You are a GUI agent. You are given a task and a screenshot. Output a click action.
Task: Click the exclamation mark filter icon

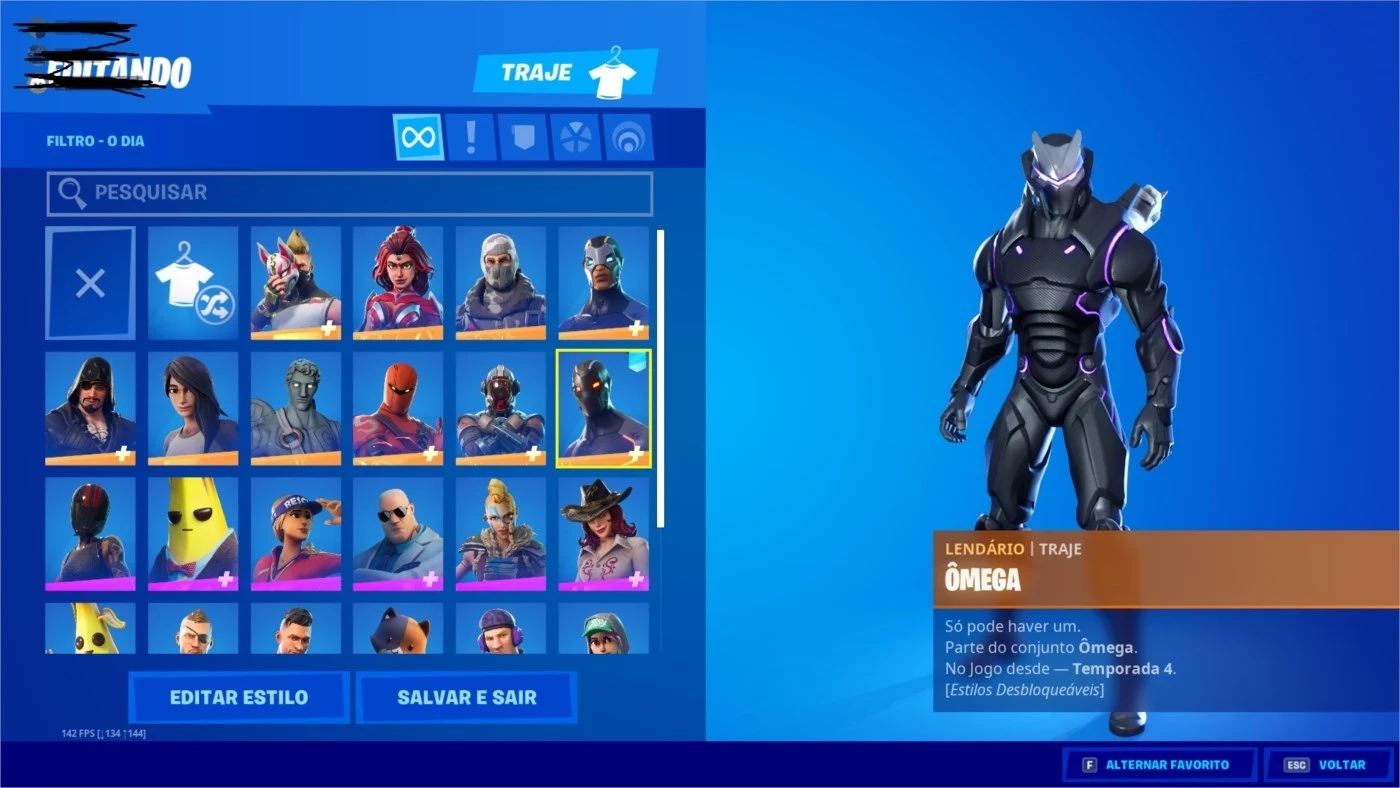coord(470,138)
